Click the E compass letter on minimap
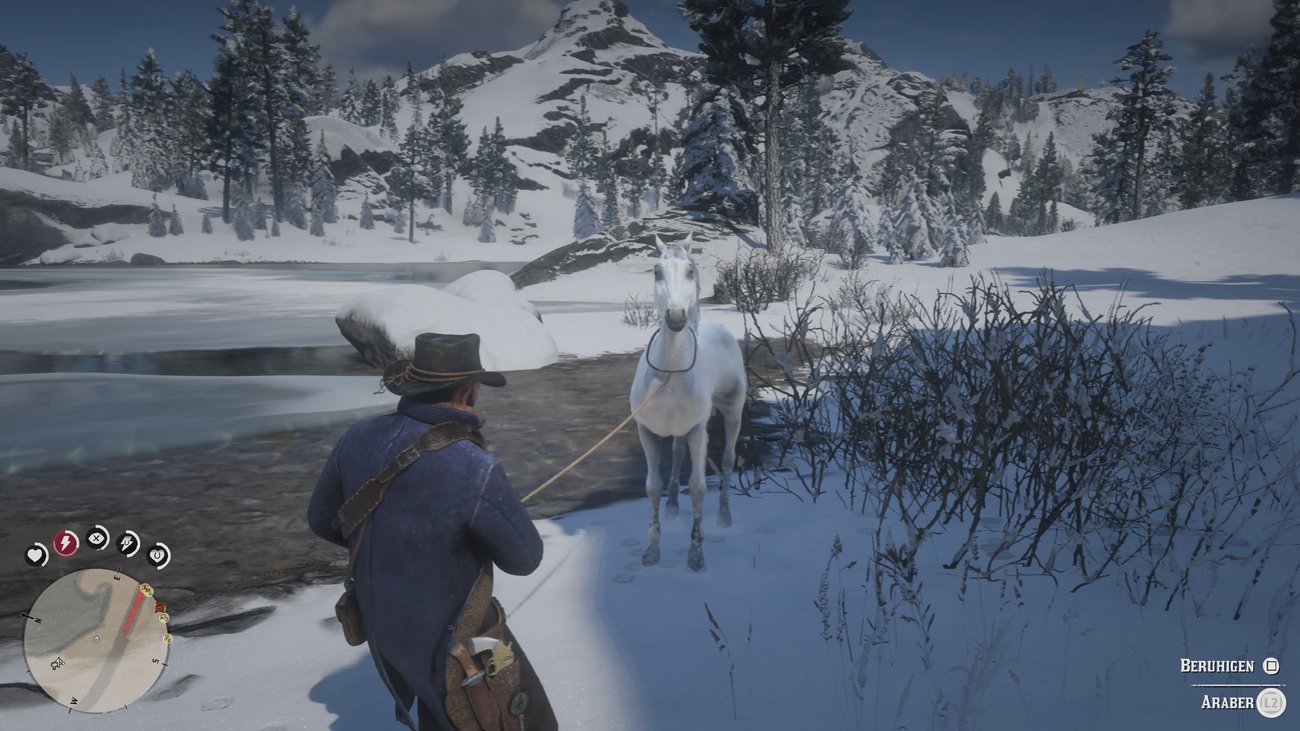 [x=118, y=578]
